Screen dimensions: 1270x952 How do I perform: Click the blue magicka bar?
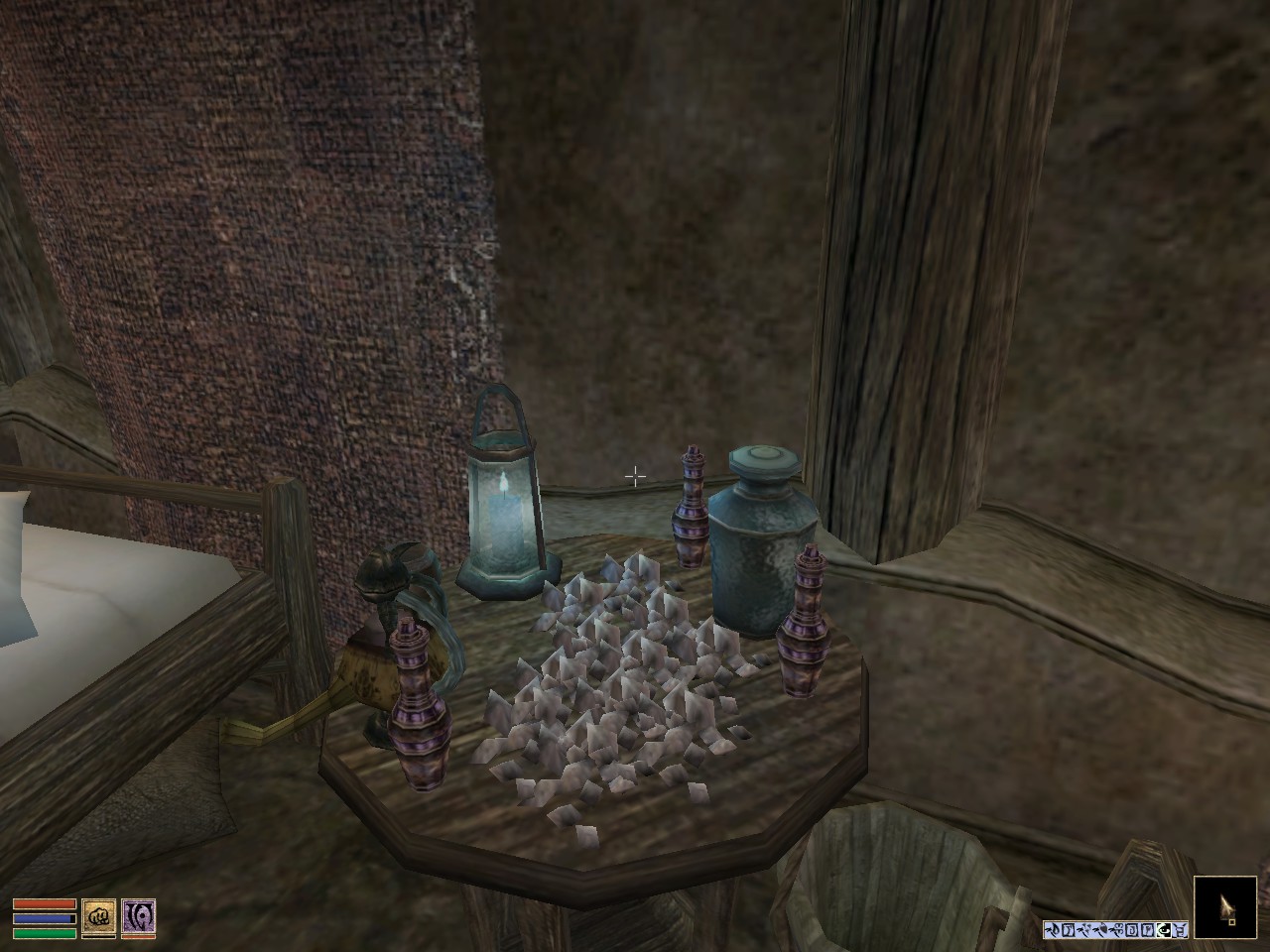[45, 918]
